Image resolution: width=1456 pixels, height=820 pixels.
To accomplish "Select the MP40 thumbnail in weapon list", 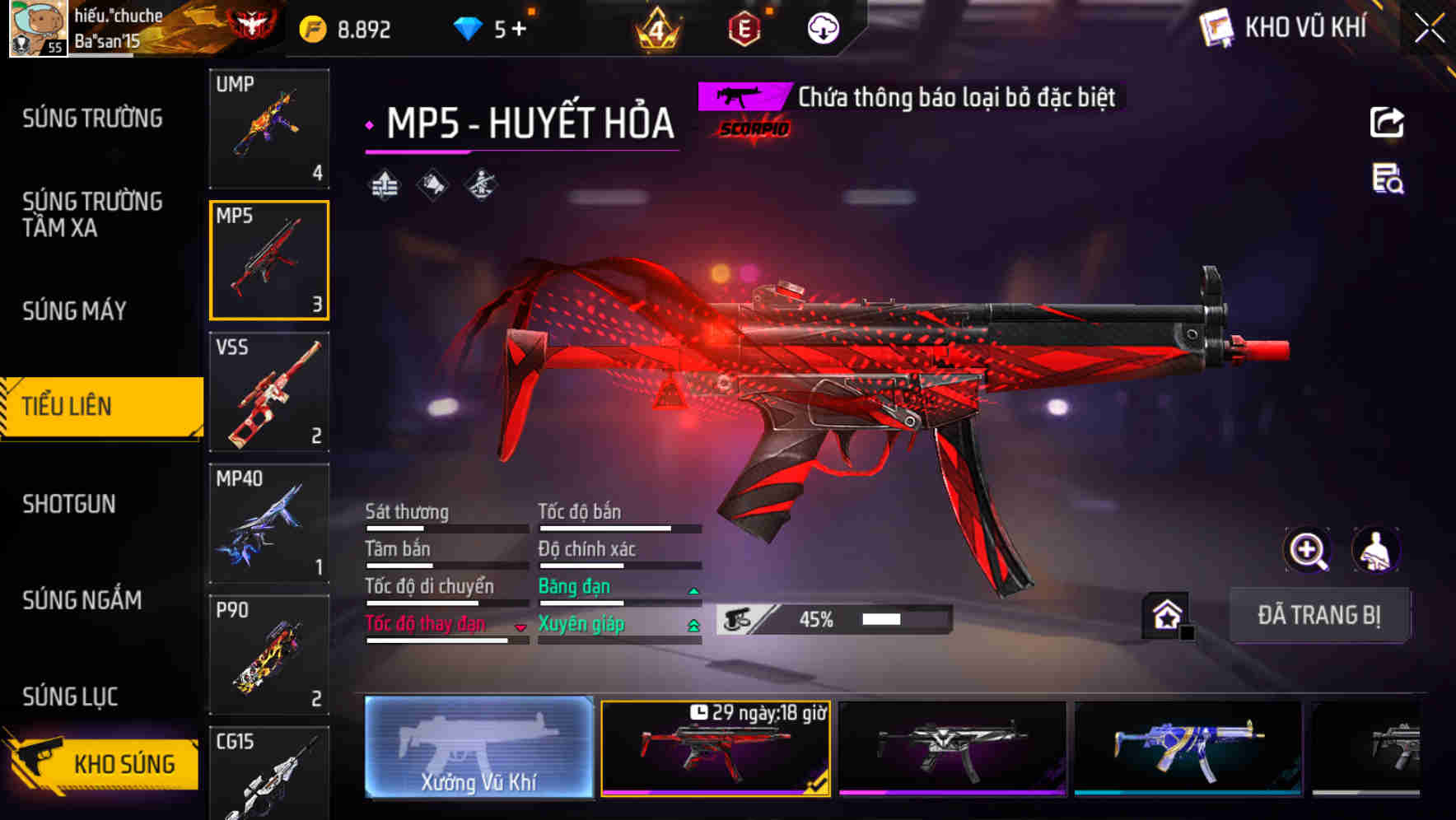I will pos(268,523).
